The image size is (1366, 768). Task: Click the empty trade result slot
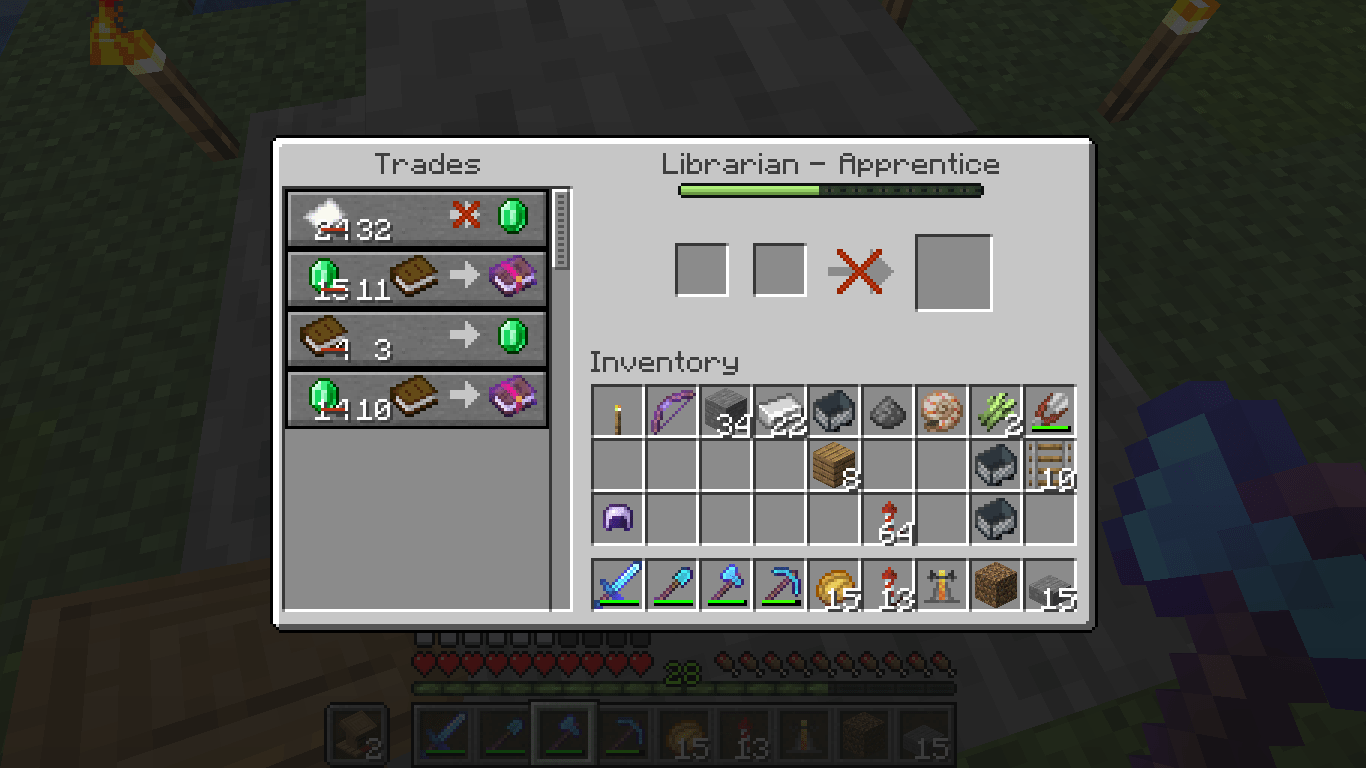[x=953, y=271]
